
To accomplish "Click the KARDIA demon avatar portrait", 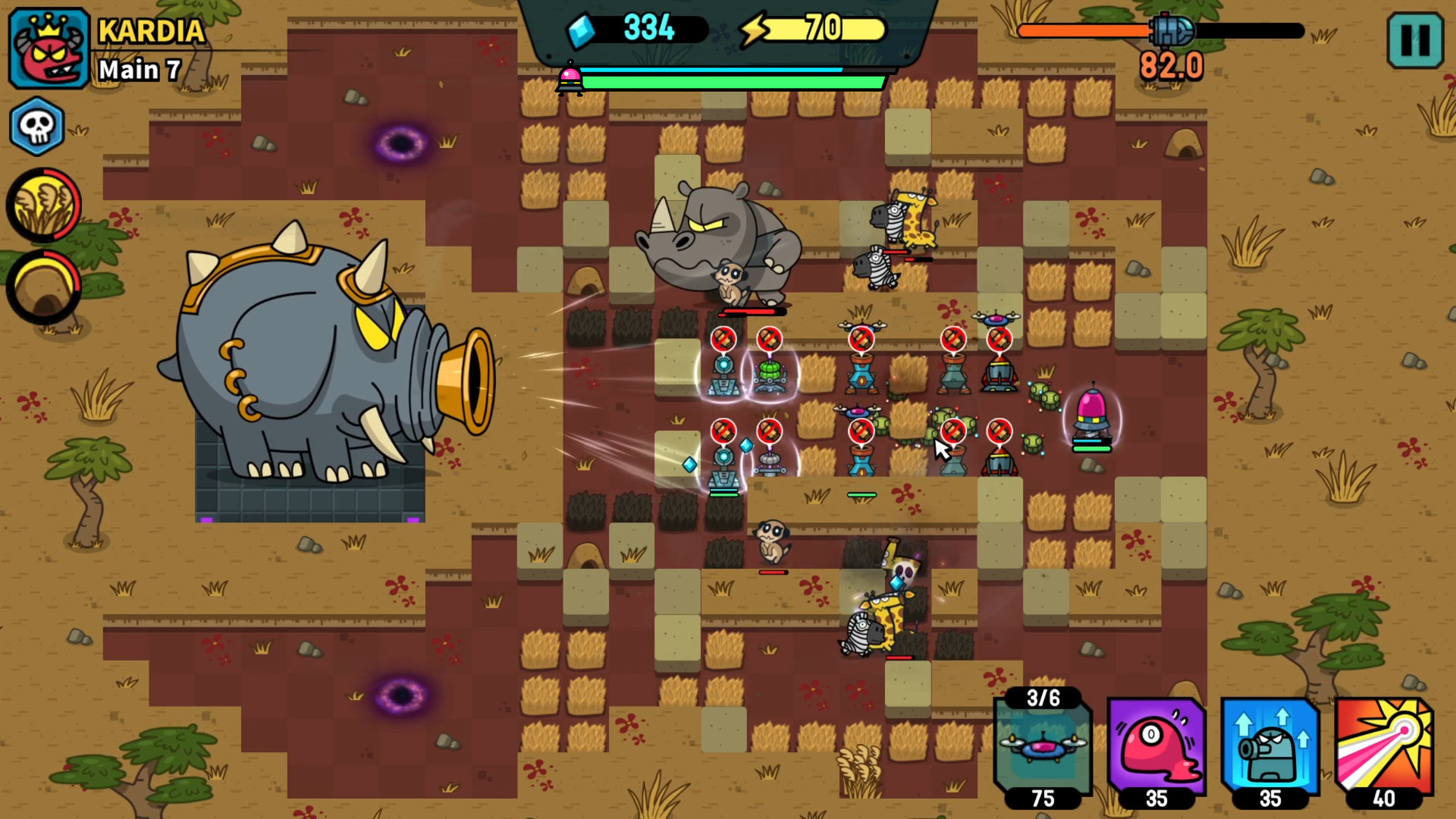I will [48, 48].
